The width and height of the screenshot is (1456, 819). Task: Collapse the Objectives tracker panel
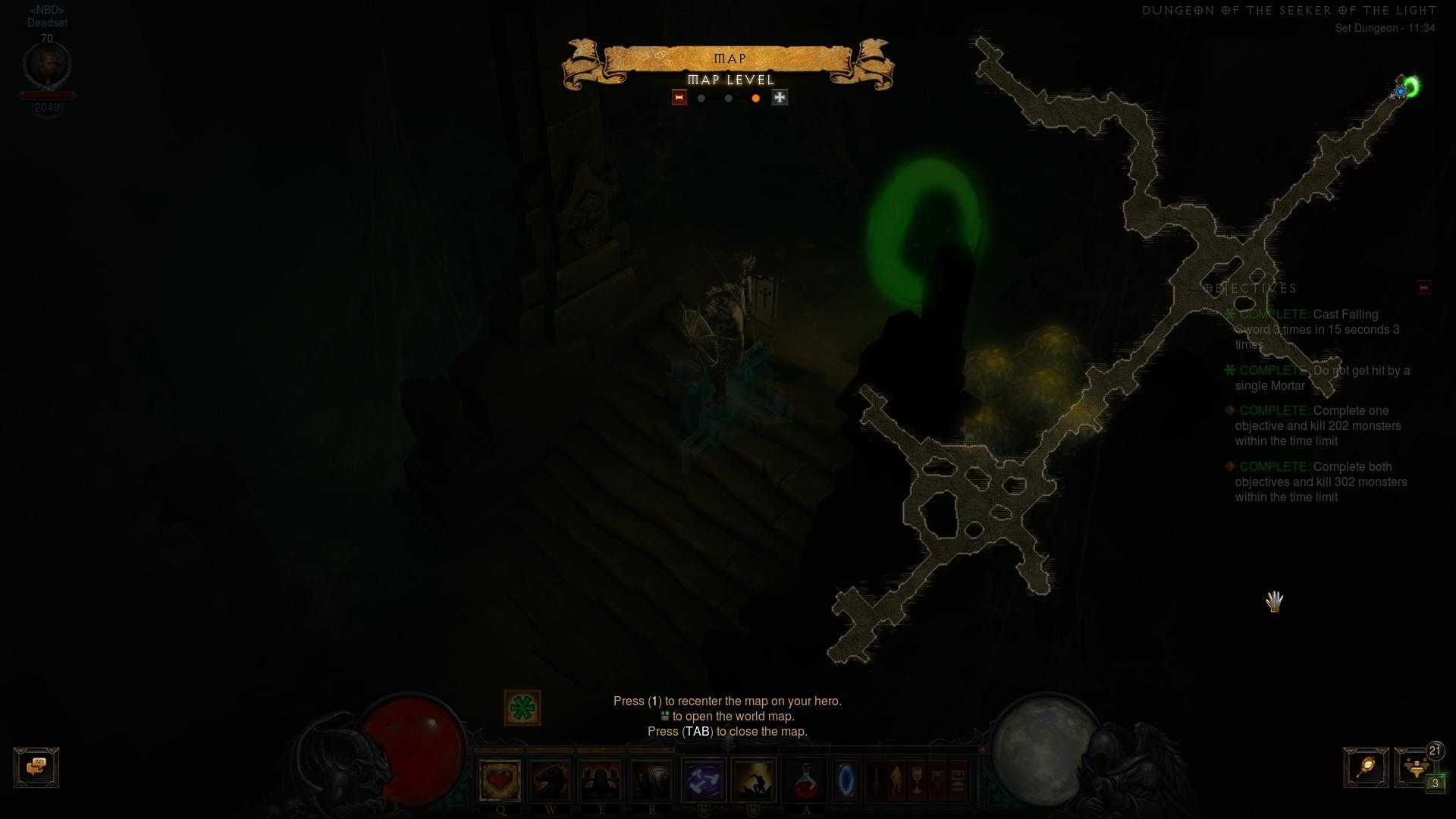1423,287
